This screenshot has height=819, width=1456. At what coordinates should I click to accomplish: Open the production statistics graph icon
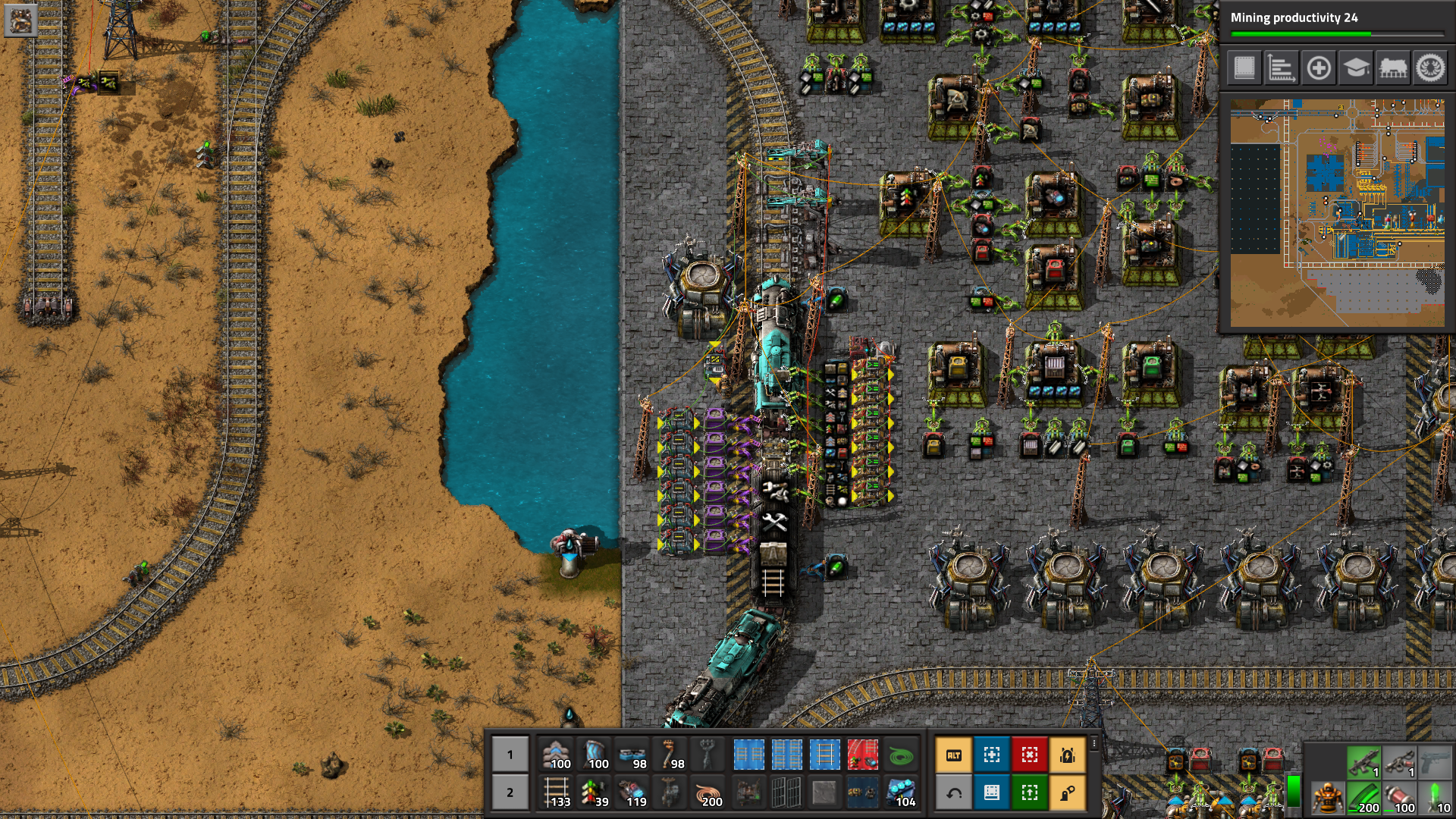click(x=1282, y=68)
